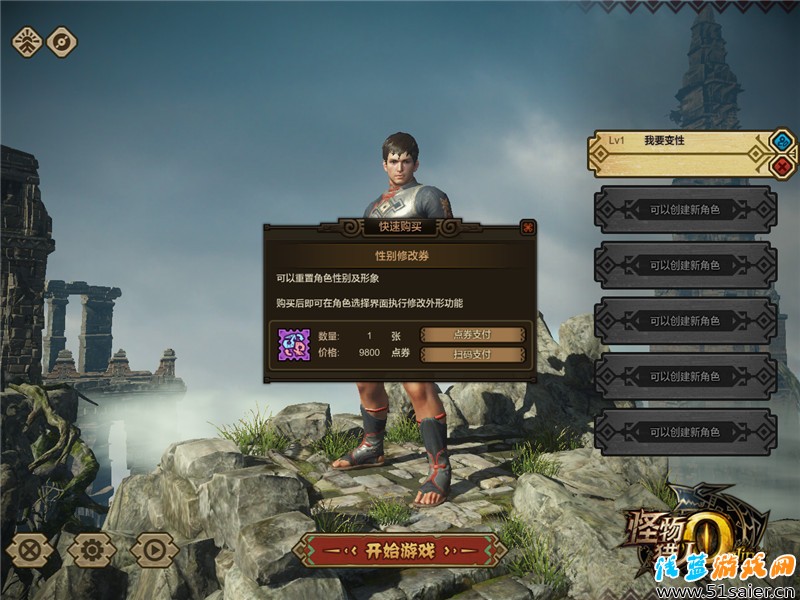
Task: Close the 快速购买 quick purchase dialog
Action: [527, 227]
